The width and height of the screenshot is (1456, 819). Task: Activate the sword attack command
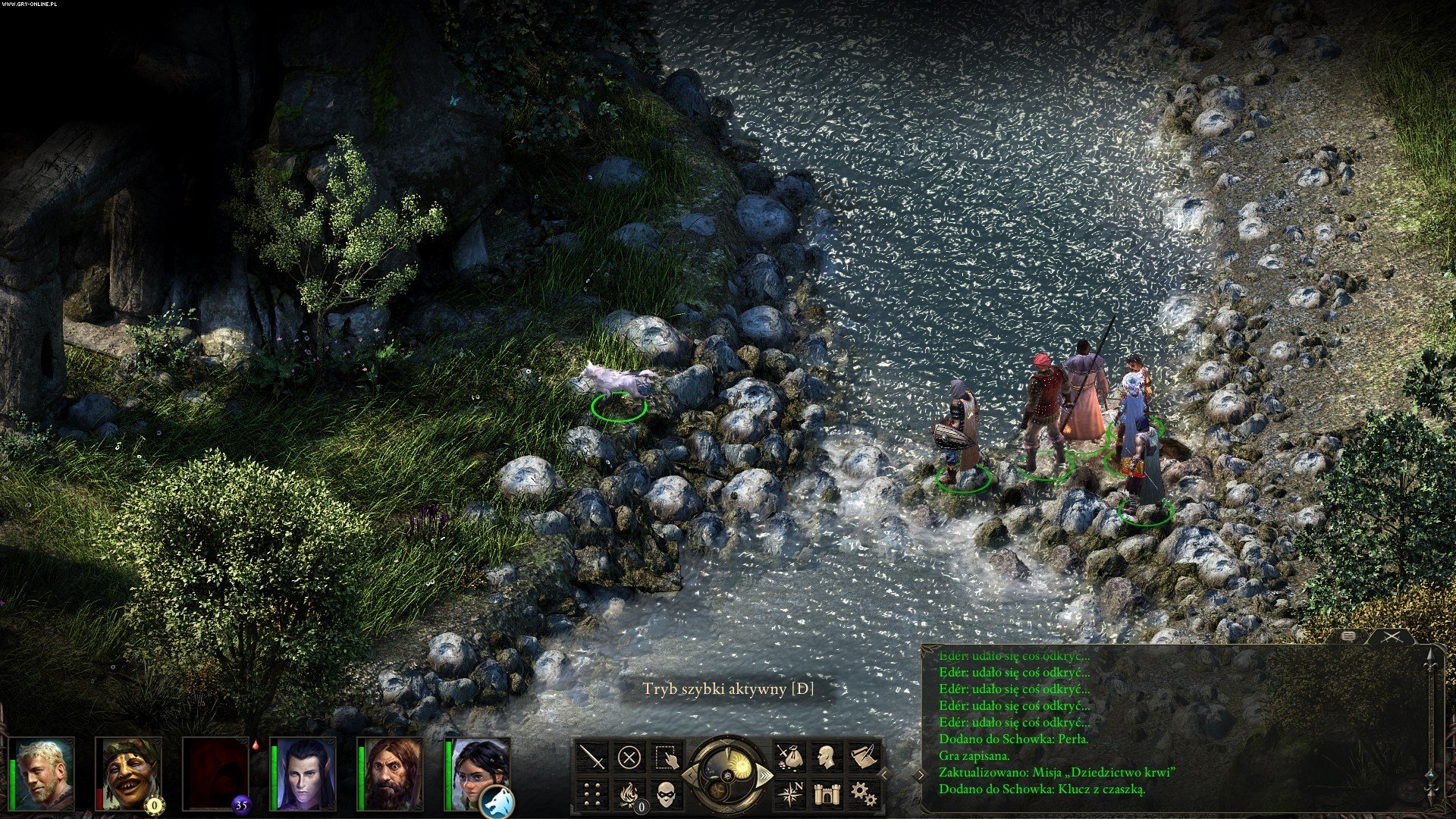tap(592, 757)
